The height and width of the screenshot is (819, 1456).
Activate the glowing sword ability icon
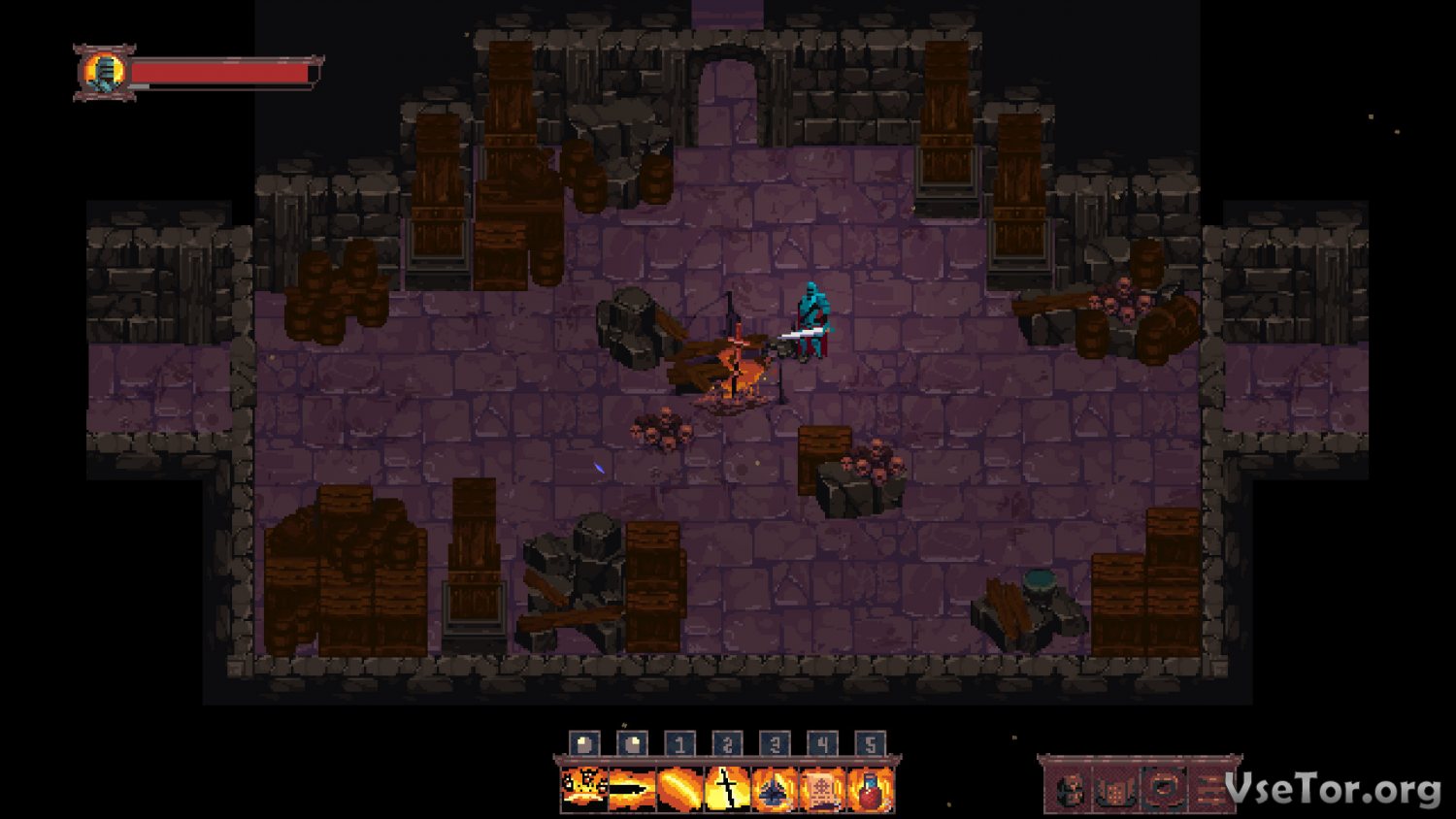[727, 789]
